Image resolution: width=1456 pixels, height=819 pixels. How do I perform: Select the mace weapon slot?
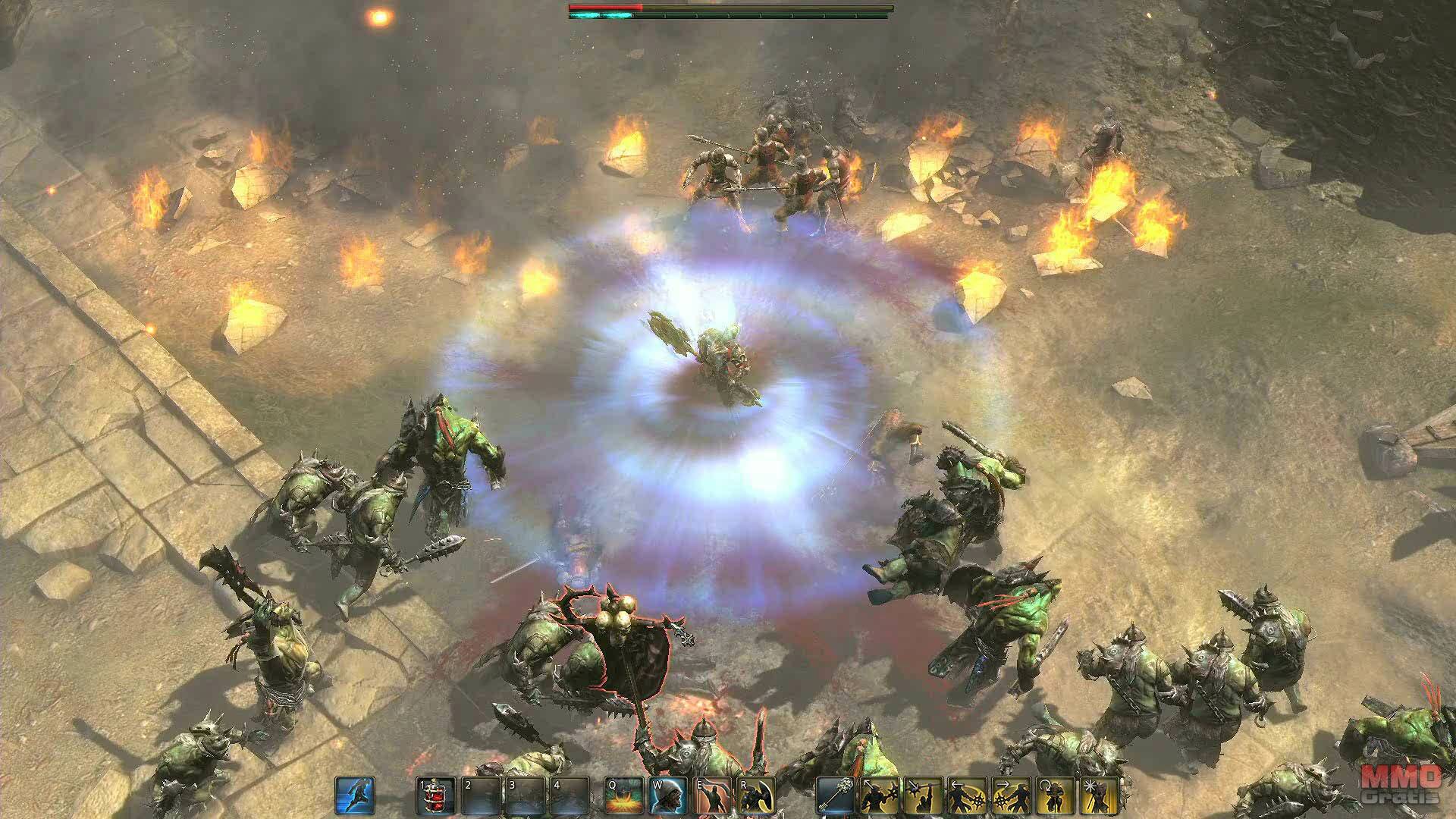[x=835, y=796]
